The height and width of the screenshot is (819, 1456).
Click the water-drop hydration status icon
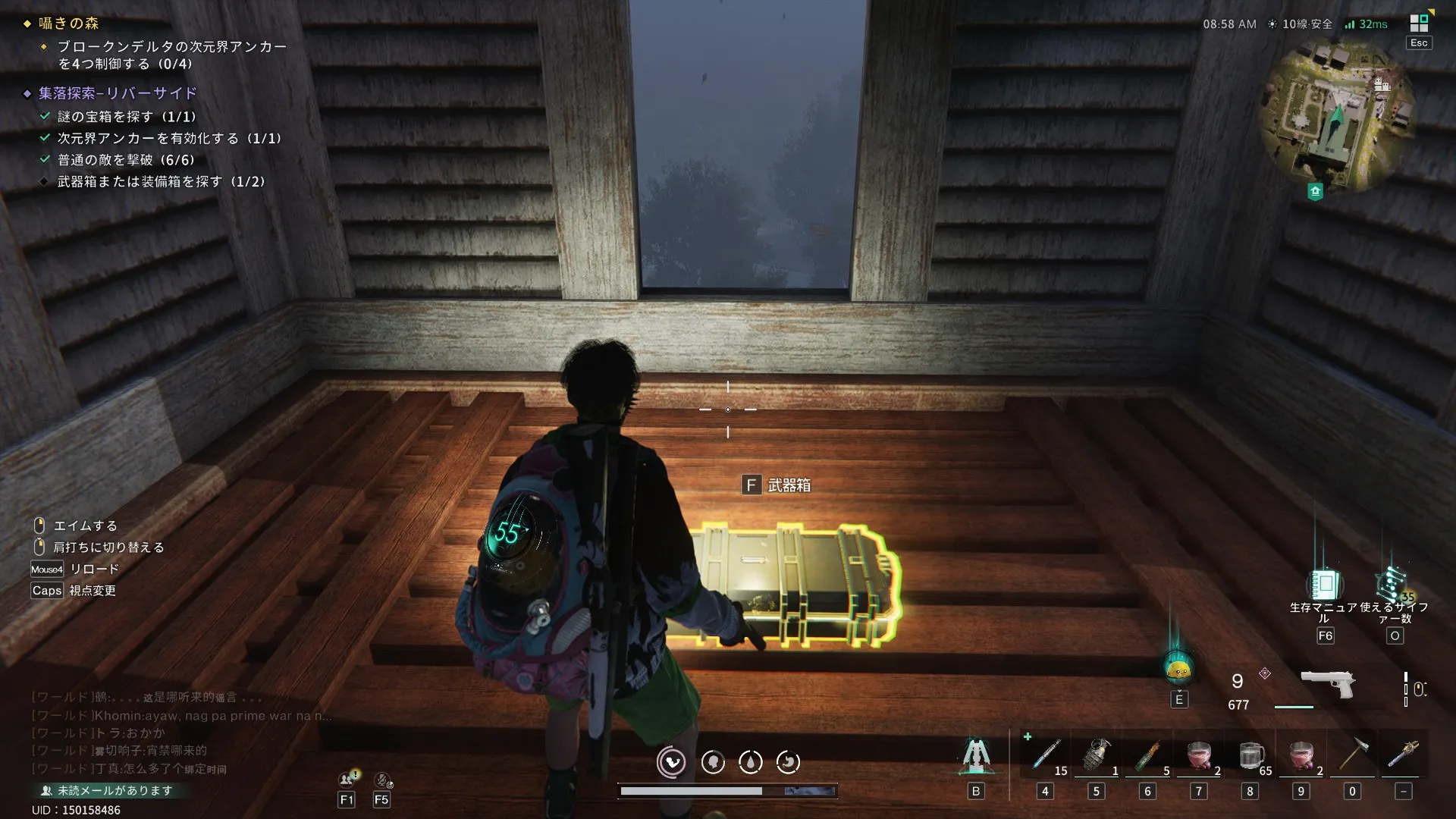pos(750,762)
